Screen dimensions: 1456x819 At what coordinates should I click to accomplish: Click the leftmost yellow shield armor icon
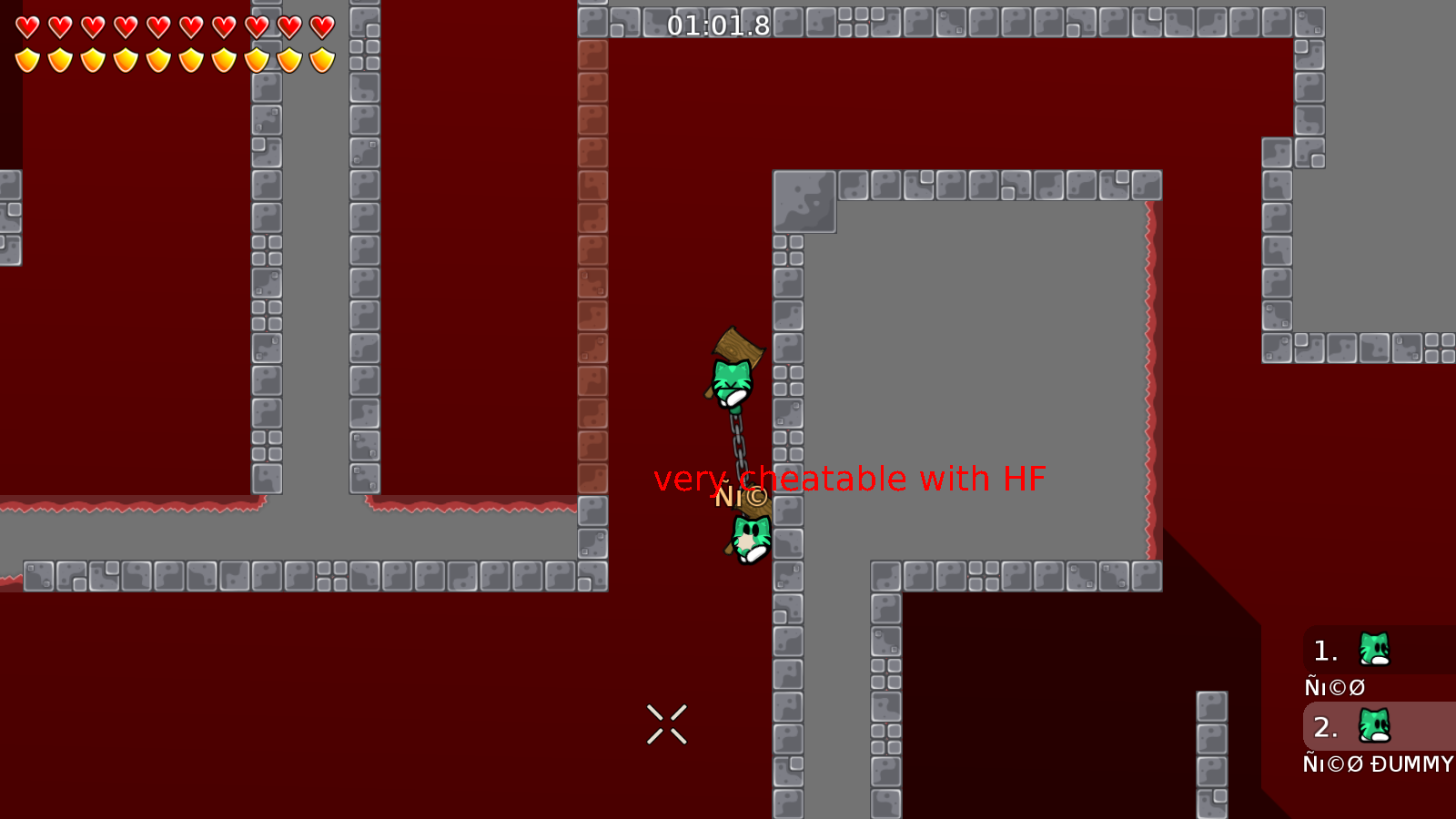point(27,59)
